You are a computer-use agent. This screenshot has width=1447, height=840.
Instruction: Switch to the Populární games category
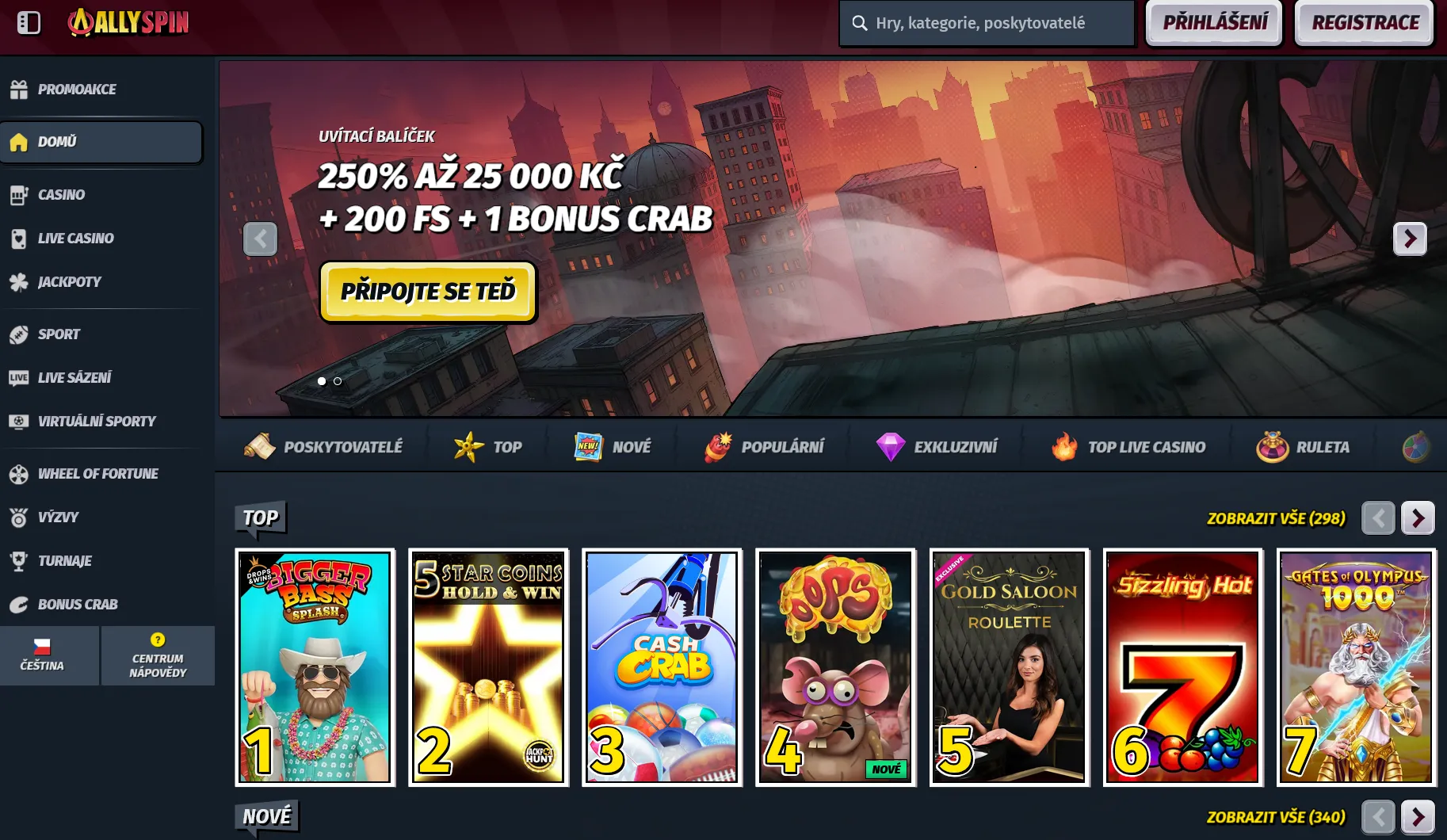point(763,446)
